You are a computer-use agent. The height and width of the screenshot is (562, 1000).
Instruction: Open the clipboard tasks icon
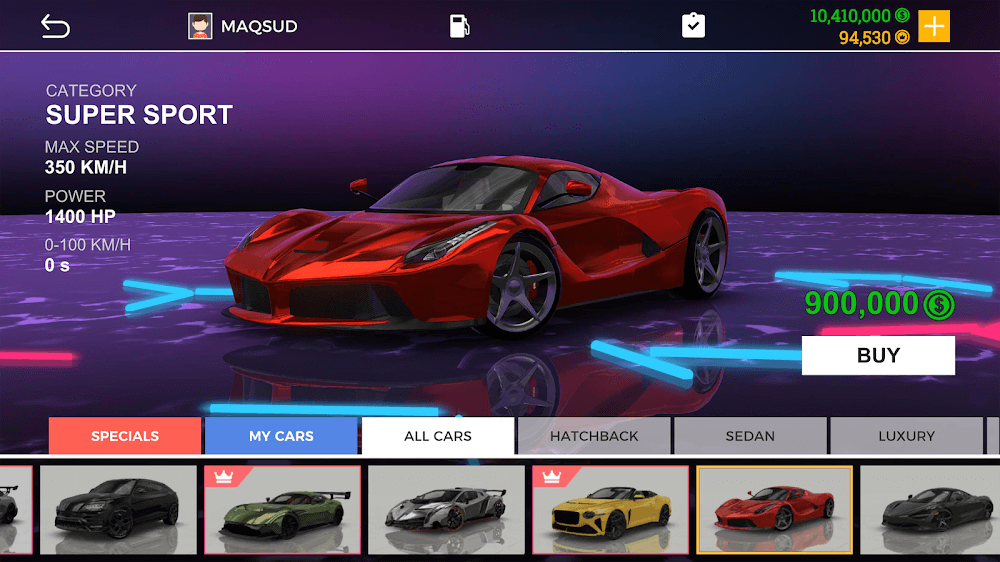693,26
